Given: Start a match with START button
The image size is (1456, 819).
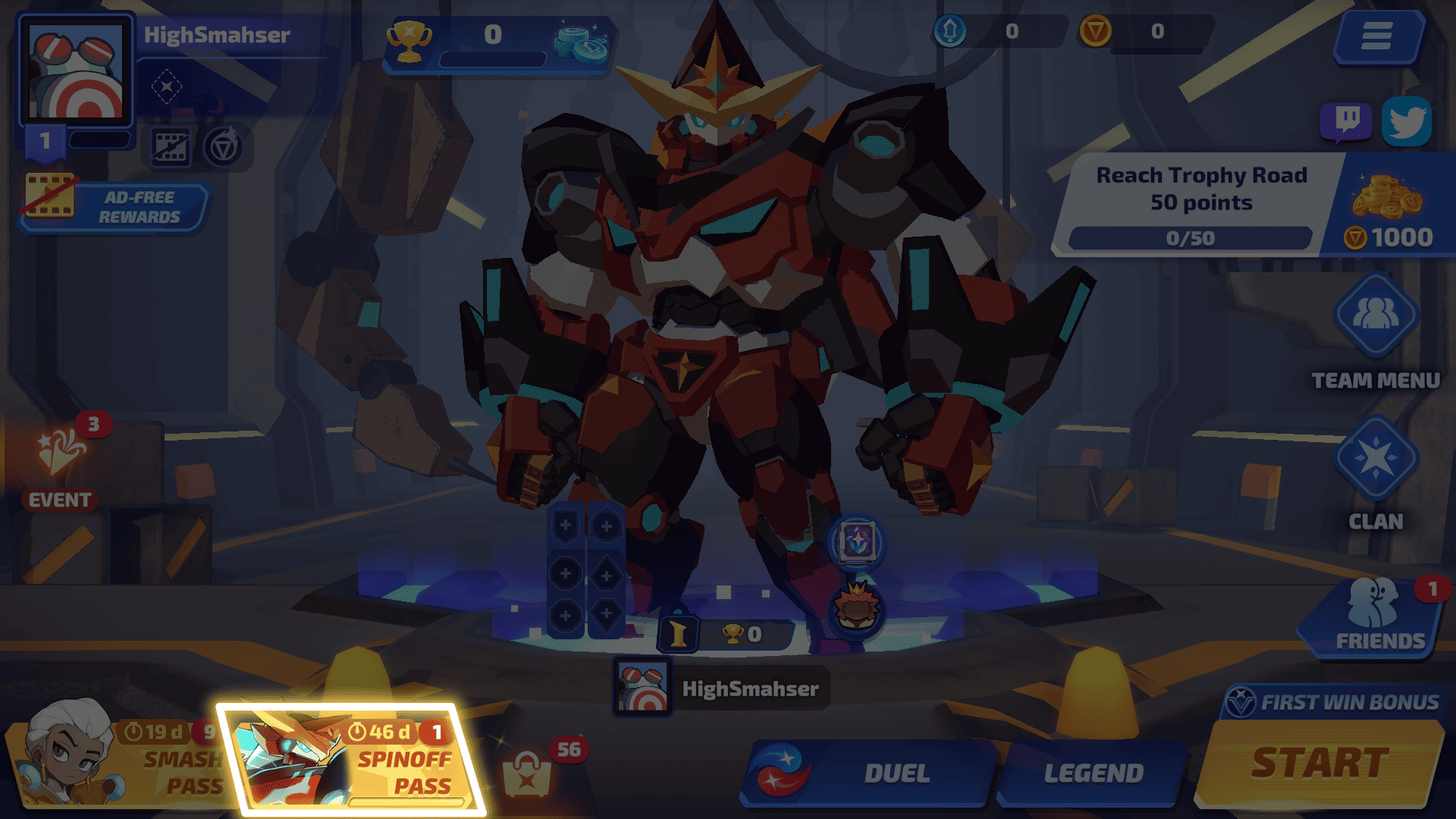Looking at the screenshot, I should (1319, 763).
